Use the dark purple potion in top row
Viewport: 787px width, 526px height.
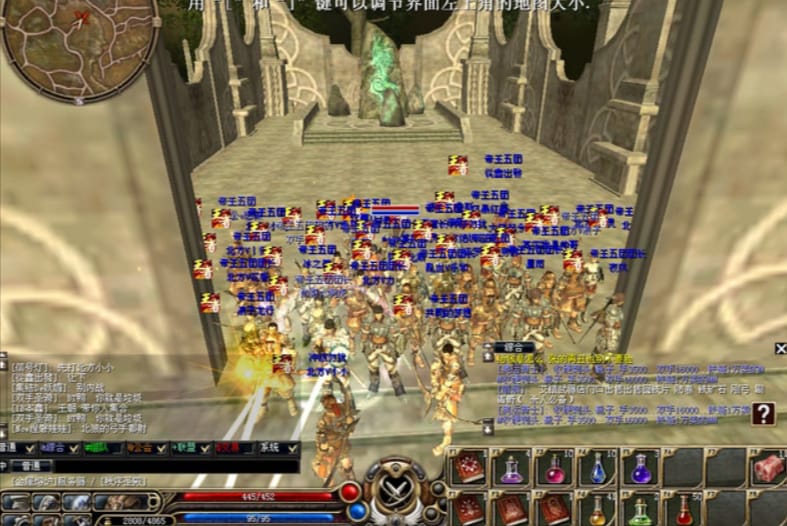(641, 470)
